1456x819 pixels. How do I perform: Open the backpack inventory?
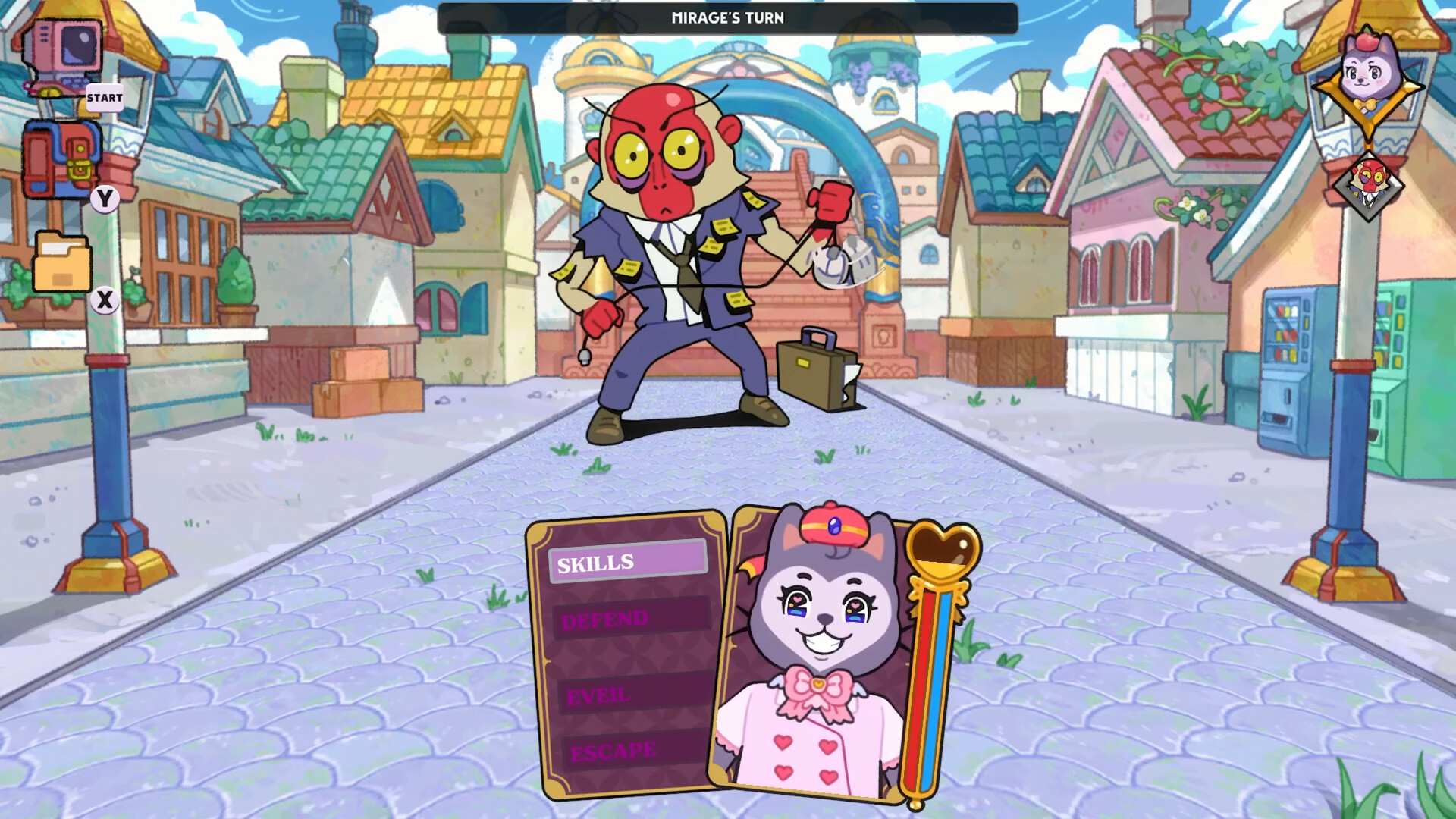pos(61,159)
